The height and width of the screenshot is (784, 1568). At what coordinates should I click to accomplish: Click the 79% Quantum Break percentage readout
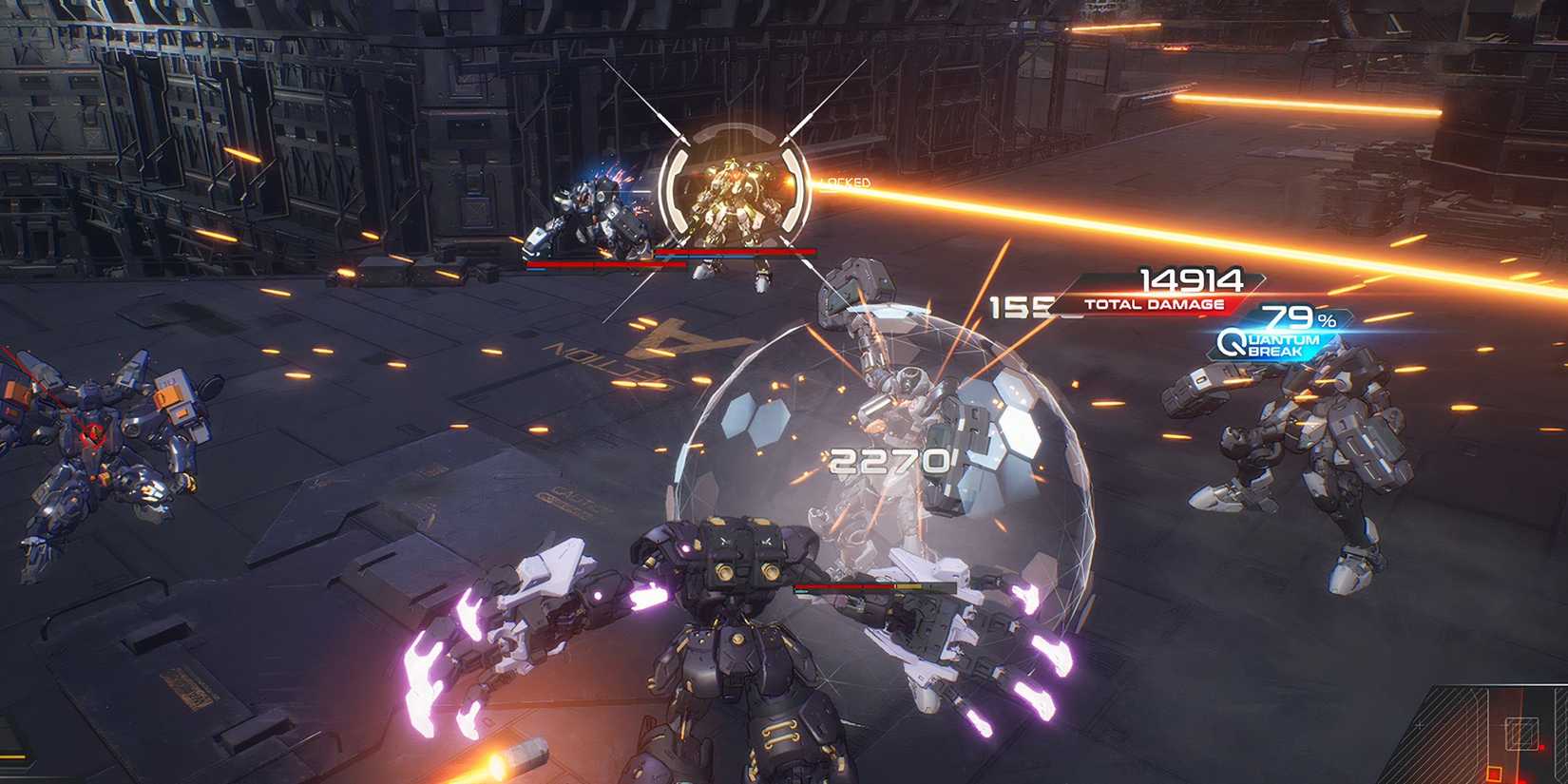pyautogui.click(x=1294, y=317)
